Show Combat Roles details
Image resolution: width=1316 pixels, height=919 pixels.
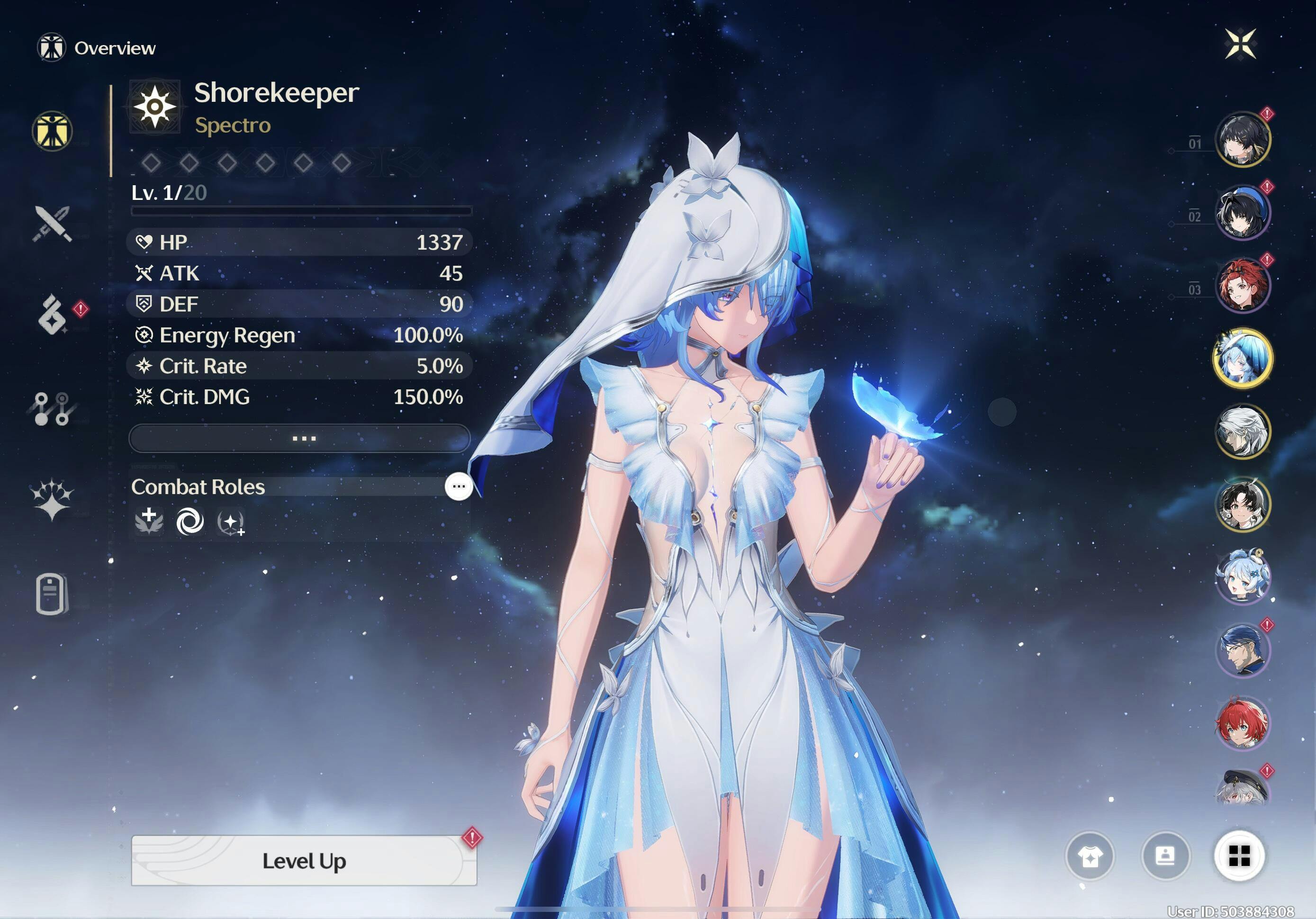(458, 487)
